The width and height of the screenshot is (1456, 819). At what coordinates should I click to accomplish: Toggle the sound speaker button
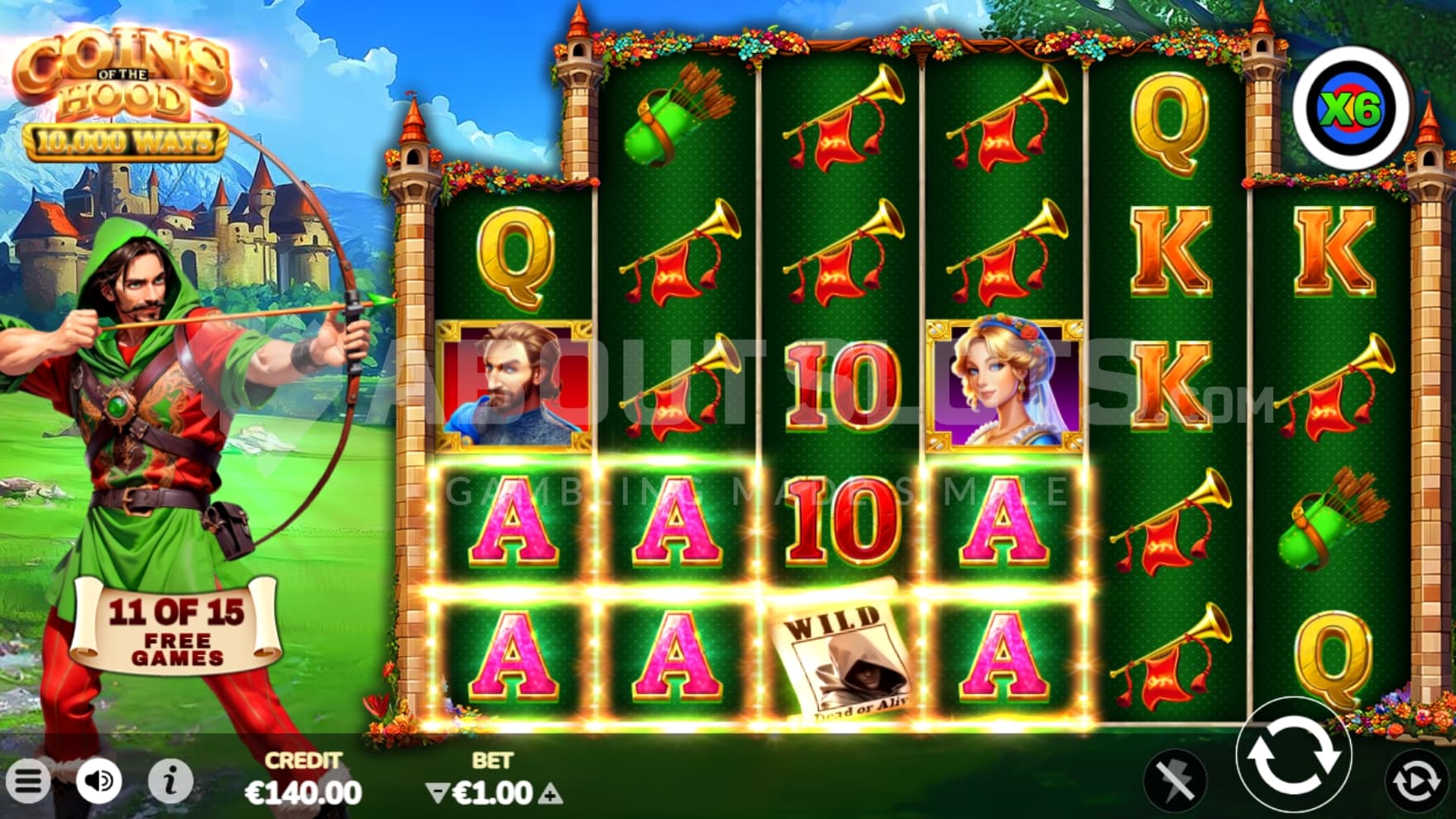click(99, 780)
